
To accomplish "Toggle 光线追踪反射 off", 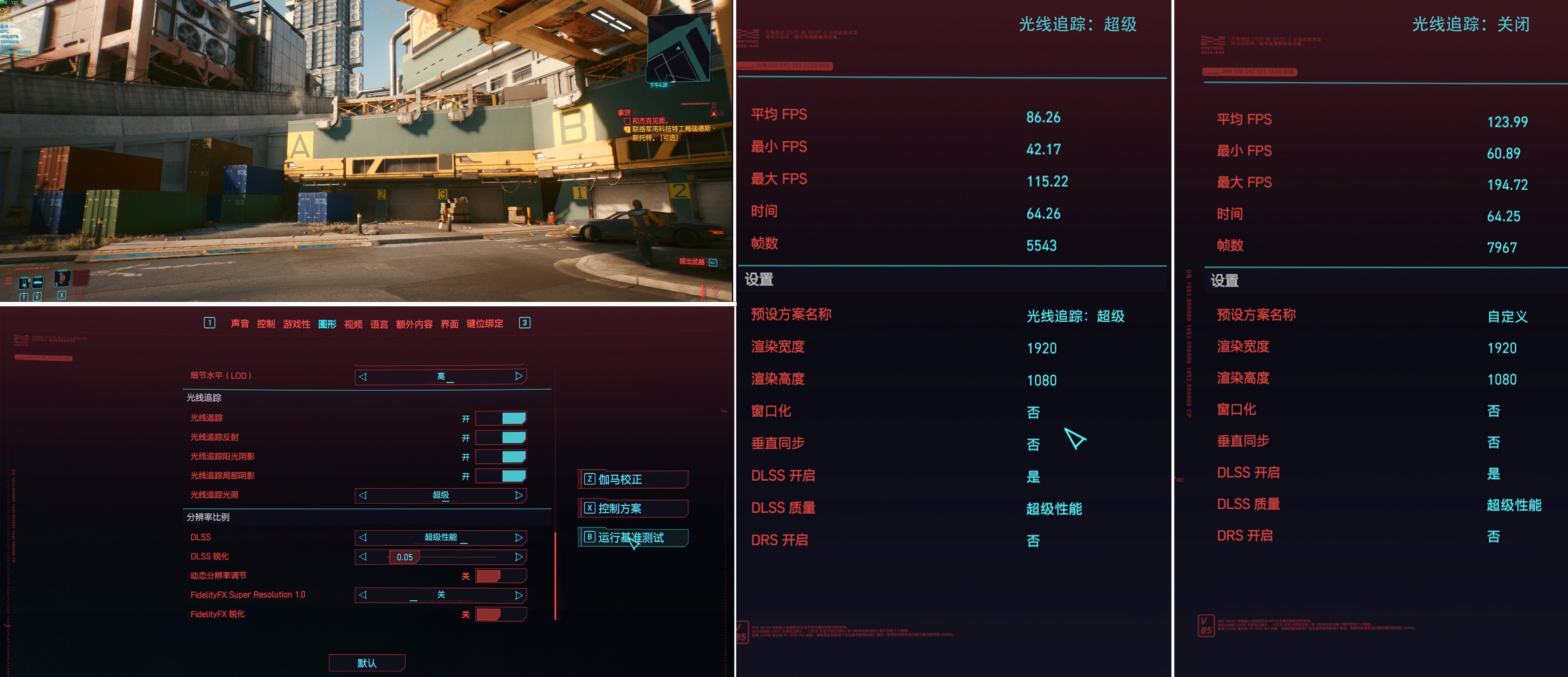I will click(500, 437).
